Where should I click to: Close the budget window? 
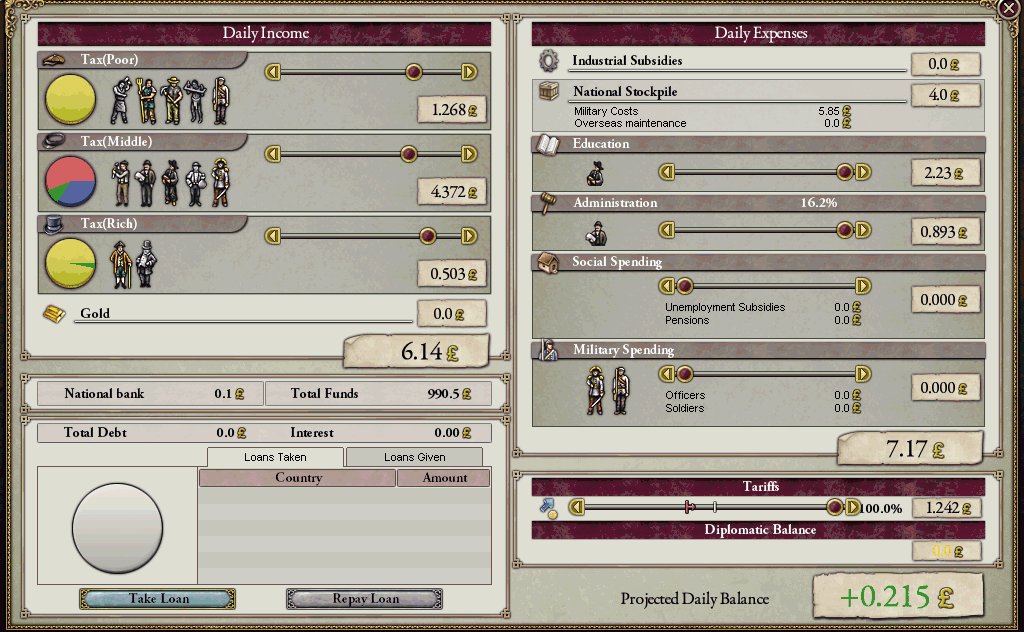1009,8
